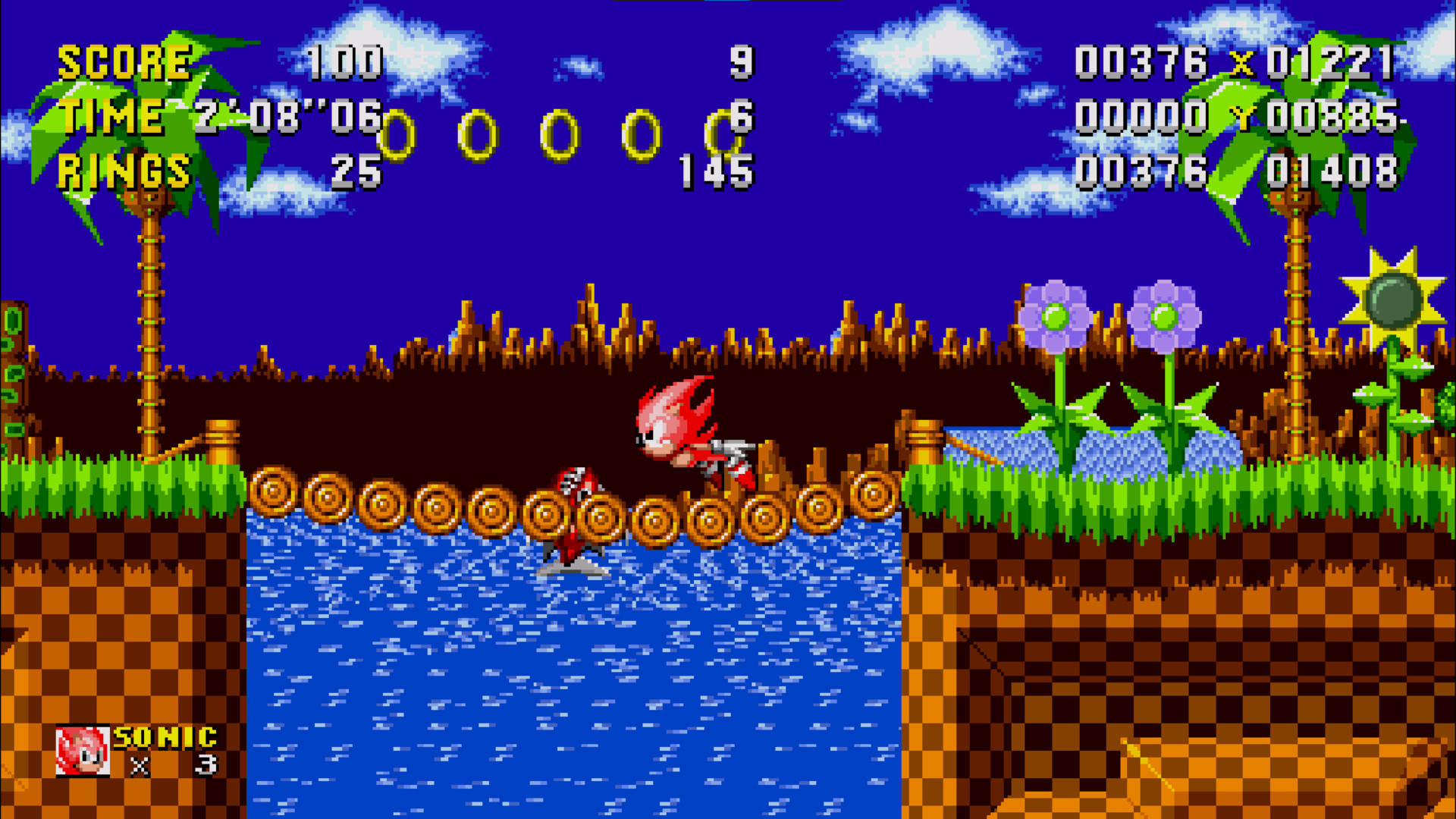The image size is (1456, 819).
Task: Expand the SCORE counter display
Action: [x=125, y=62]
